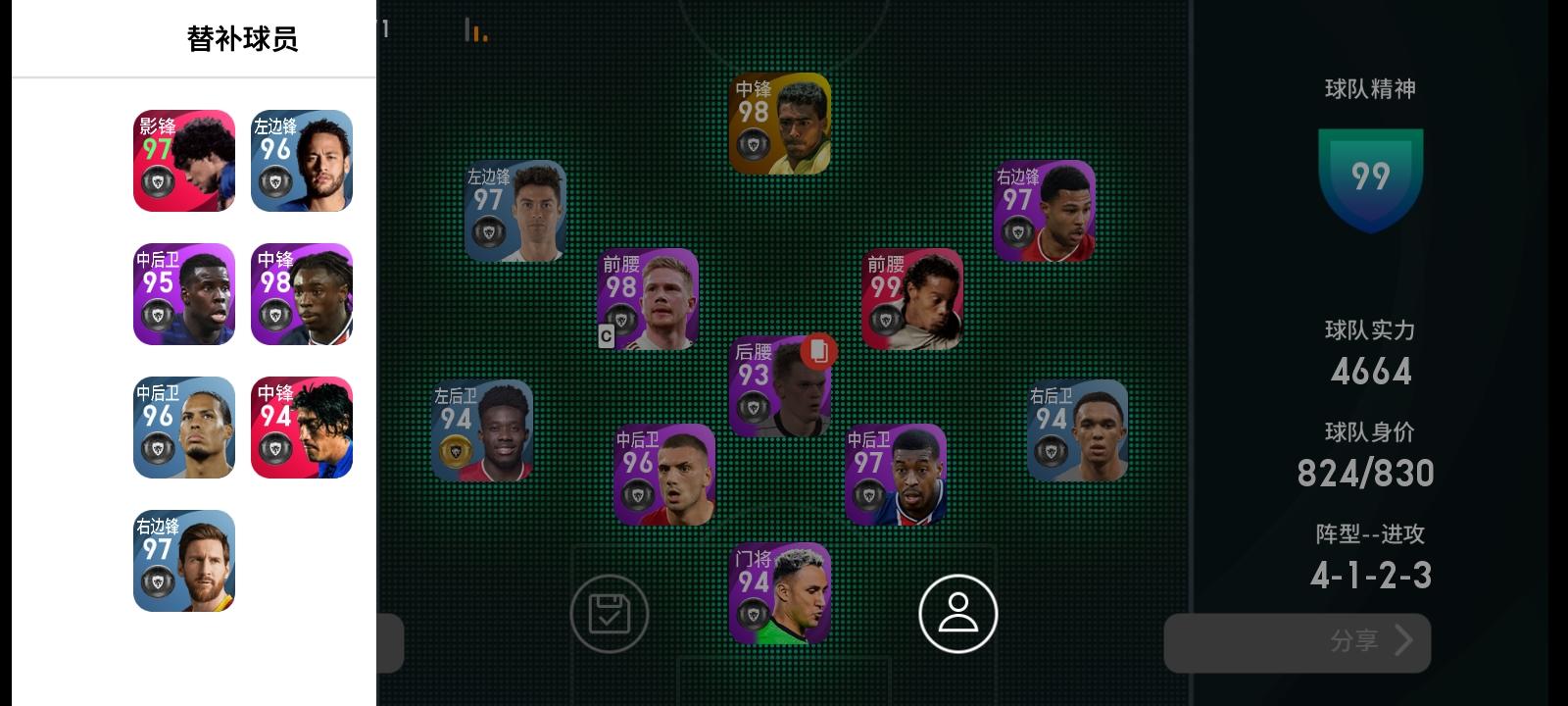Open the player profile icon at bottom

click(x=955, y=612)
